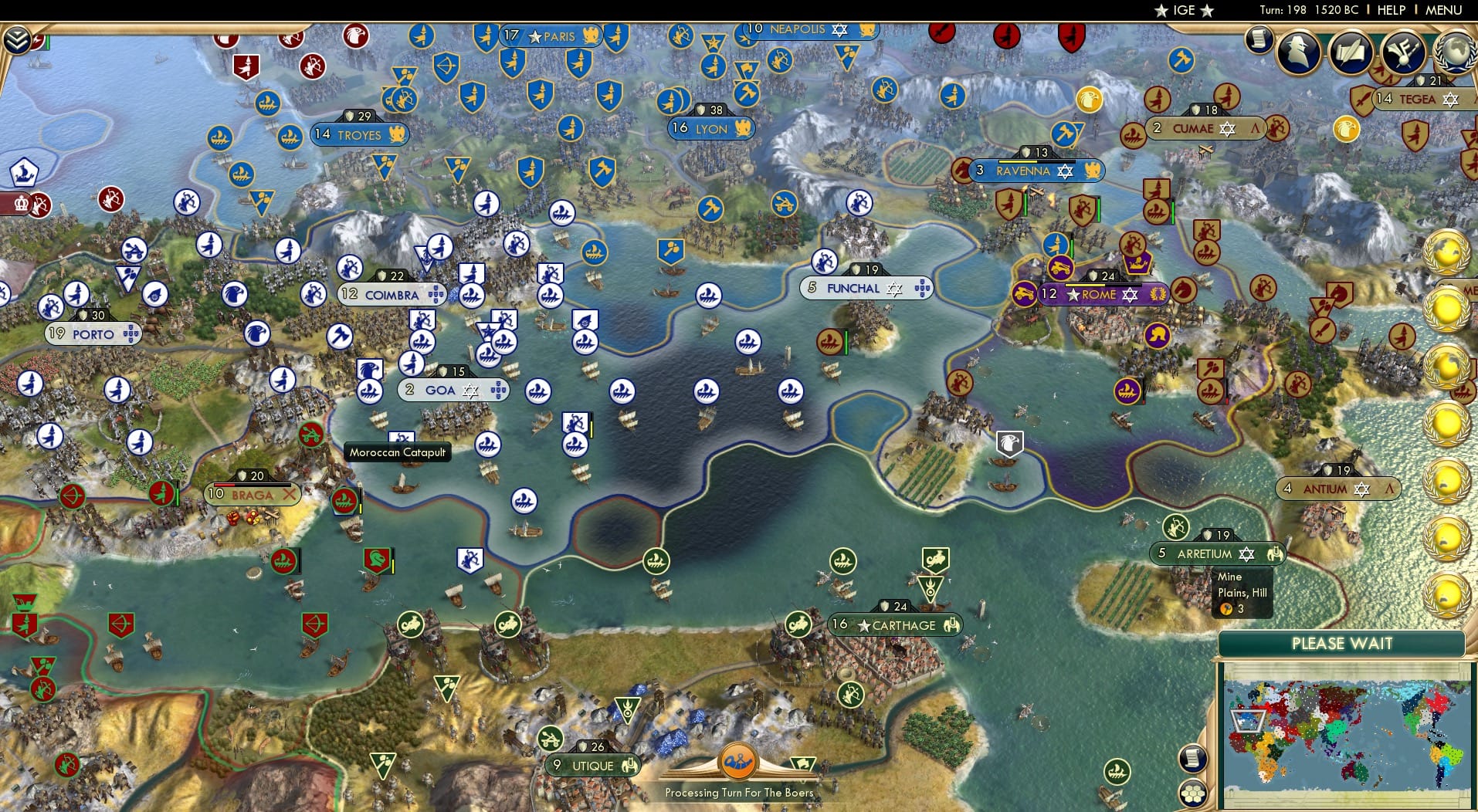Click the Funchal city-state banner
This screenshot has height=812, width=1478.
(857, 288)
